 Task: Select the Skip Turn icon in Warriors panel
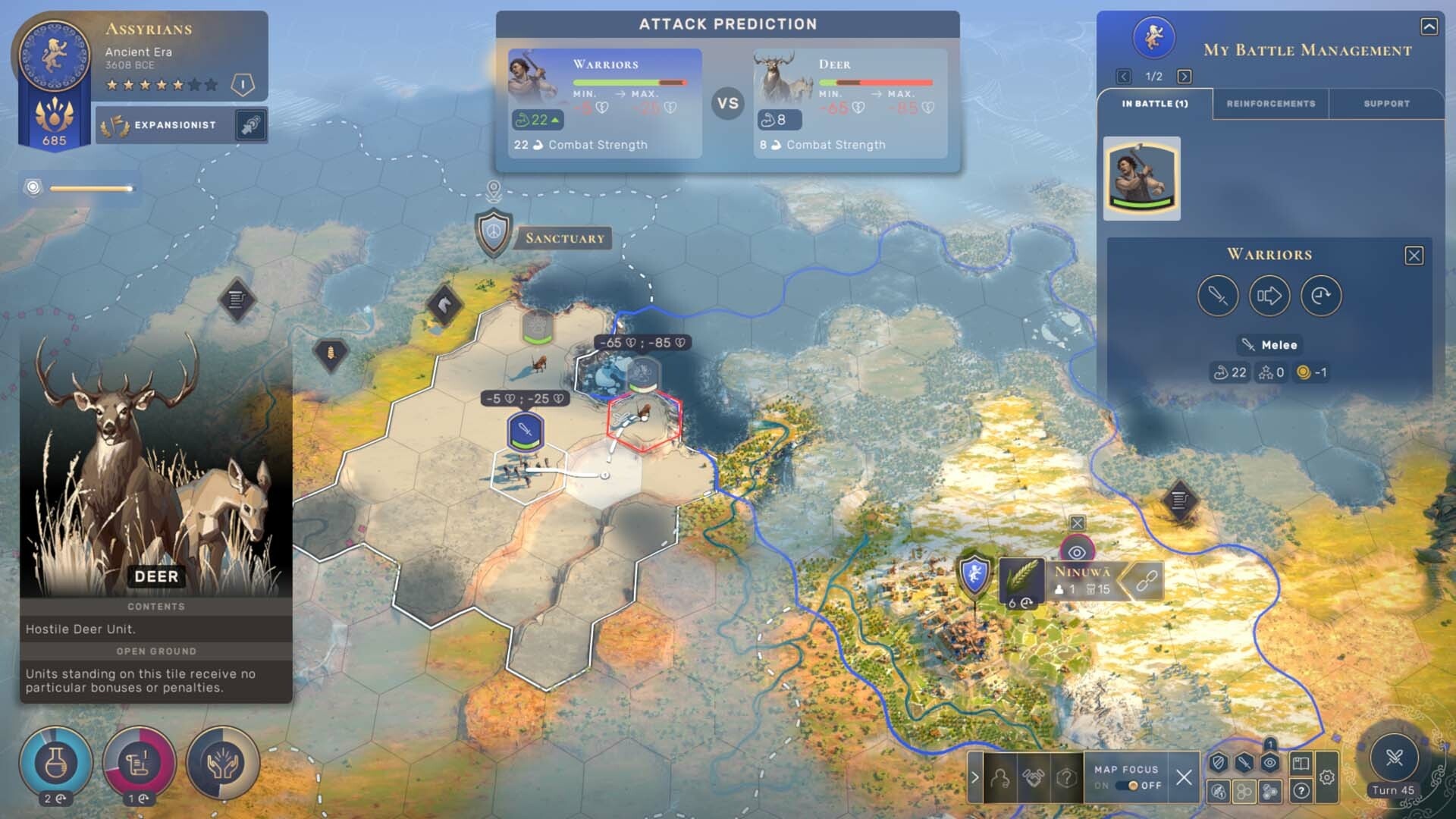1319,296
